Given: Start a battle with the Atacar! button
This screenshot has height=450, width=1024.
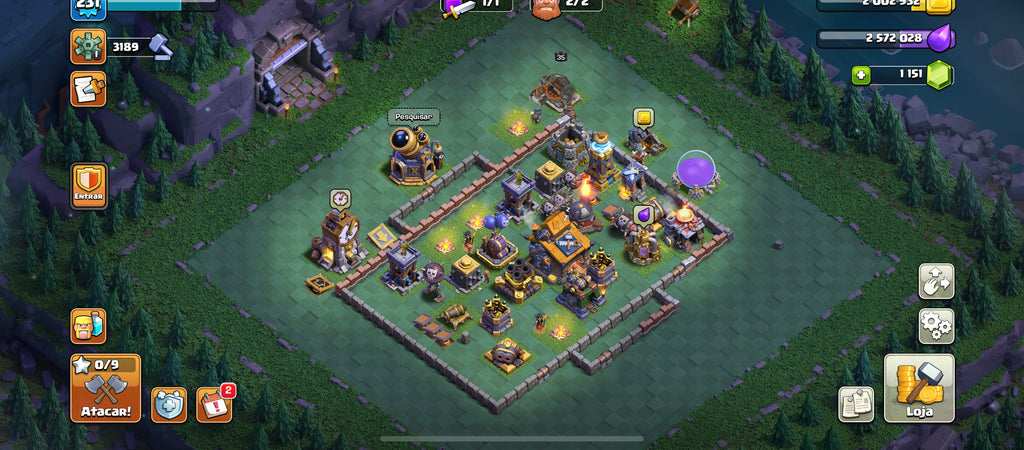Looking at the screenshot, I should tap(105, 388).
